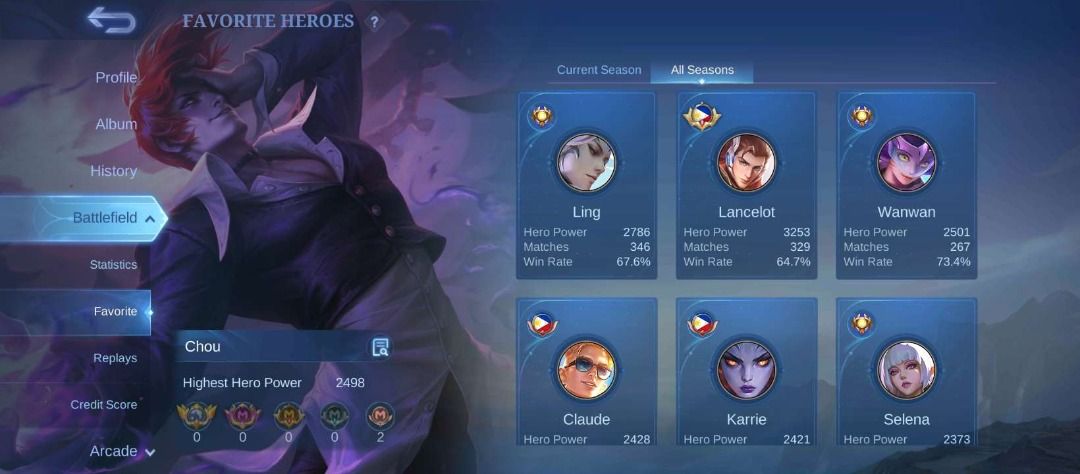This screenshot has width=1080, height=474.
Task: Select the Ling hero card
Action: pos(587,185)
